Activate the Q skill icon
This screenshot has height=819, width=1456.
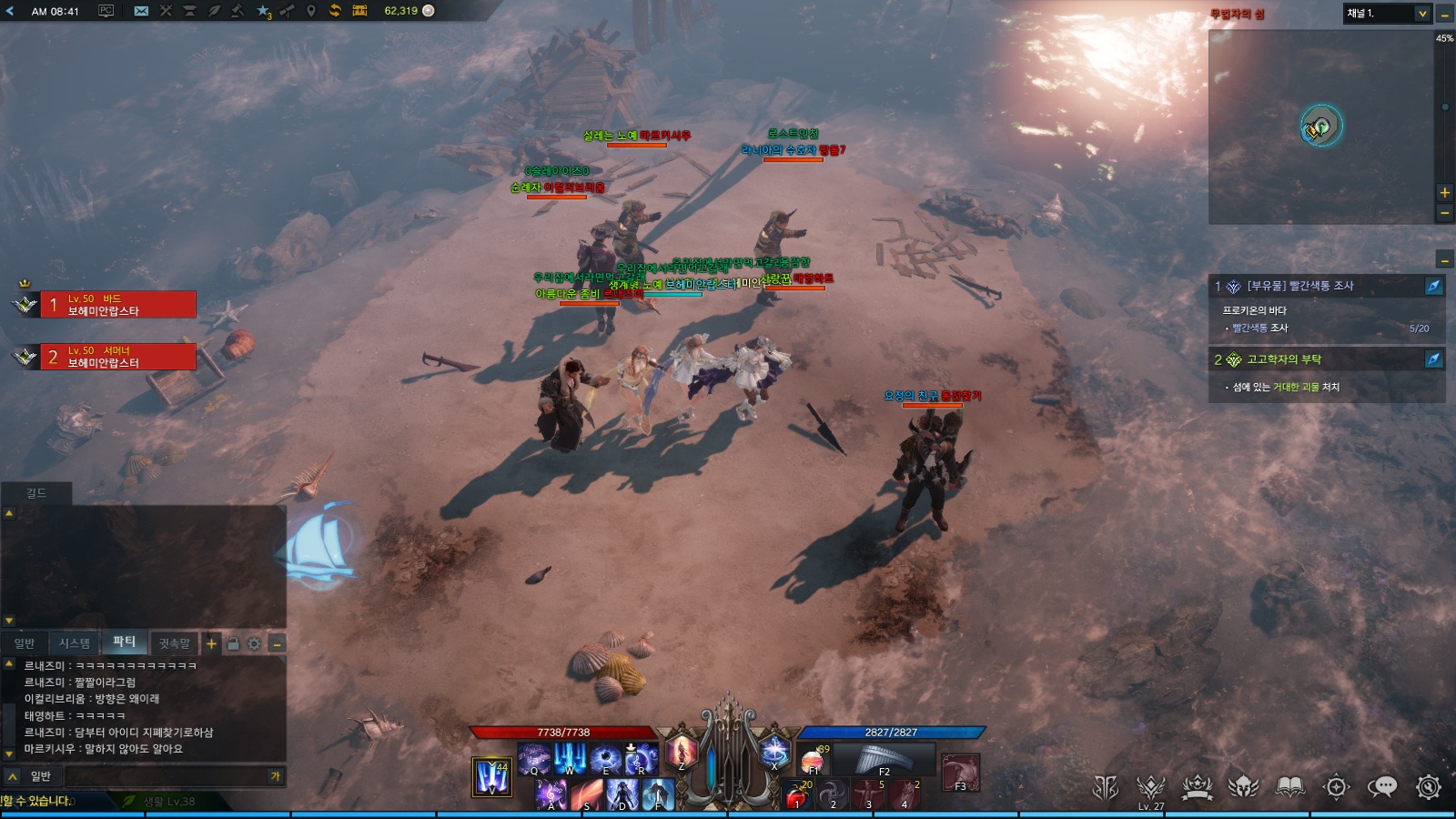tap(534, 758)
